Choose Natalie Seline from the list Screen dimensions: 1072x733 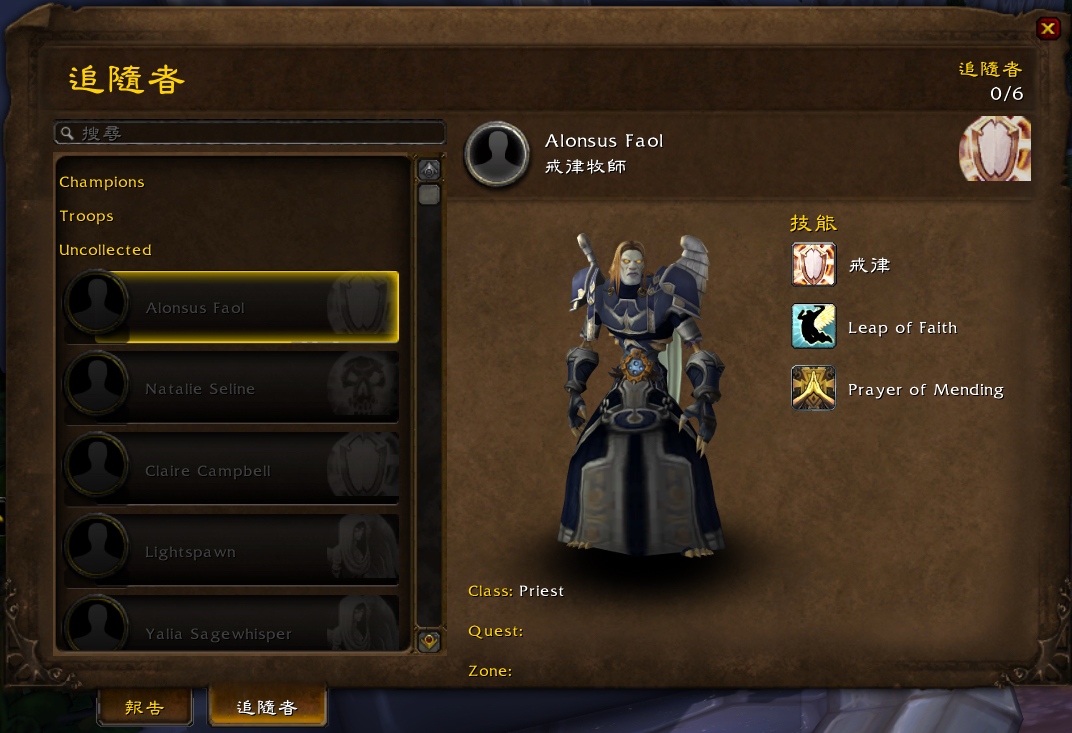coord(231,388)
